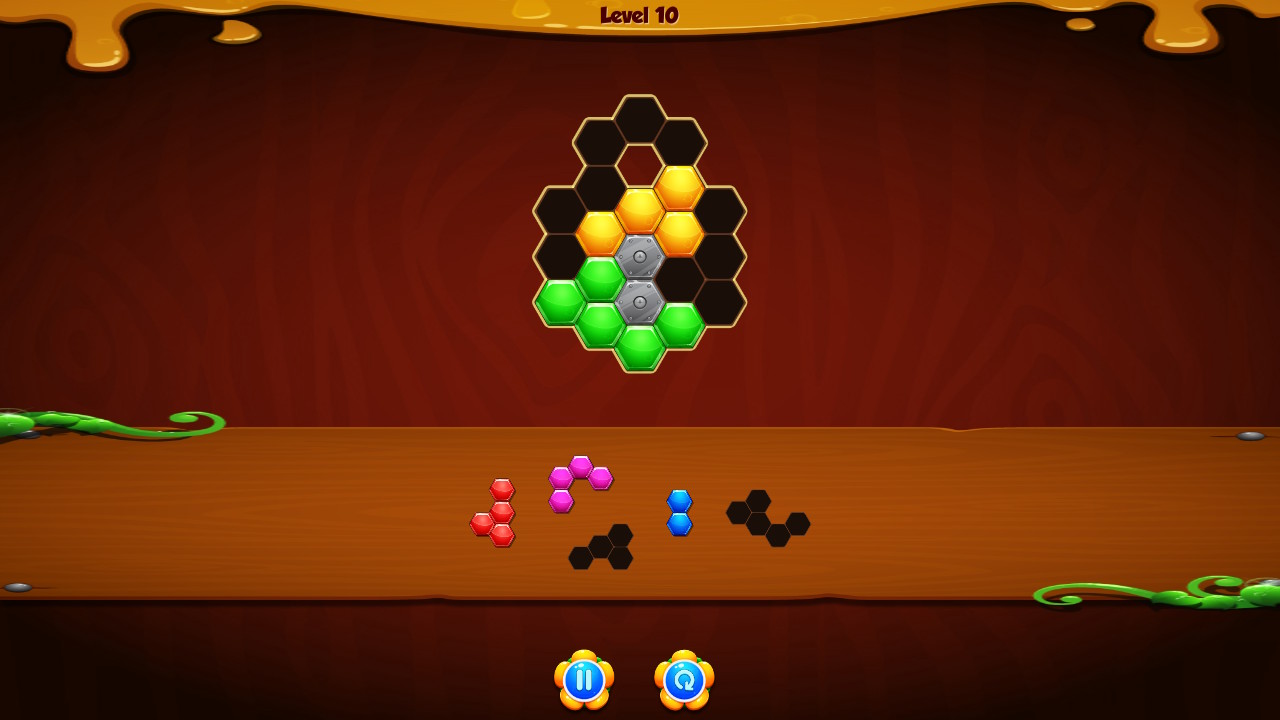
Task: Click the Level 10 title banner
Action: (639, 15)
